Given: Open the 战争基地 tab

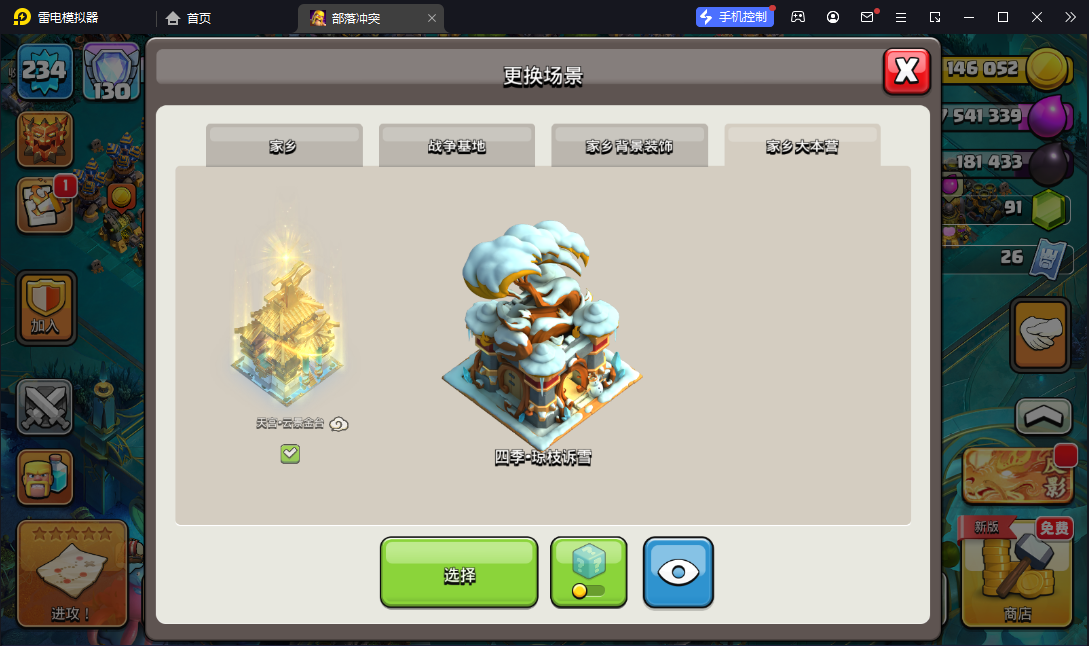Looking at the screenshot, I should (457, 146).
